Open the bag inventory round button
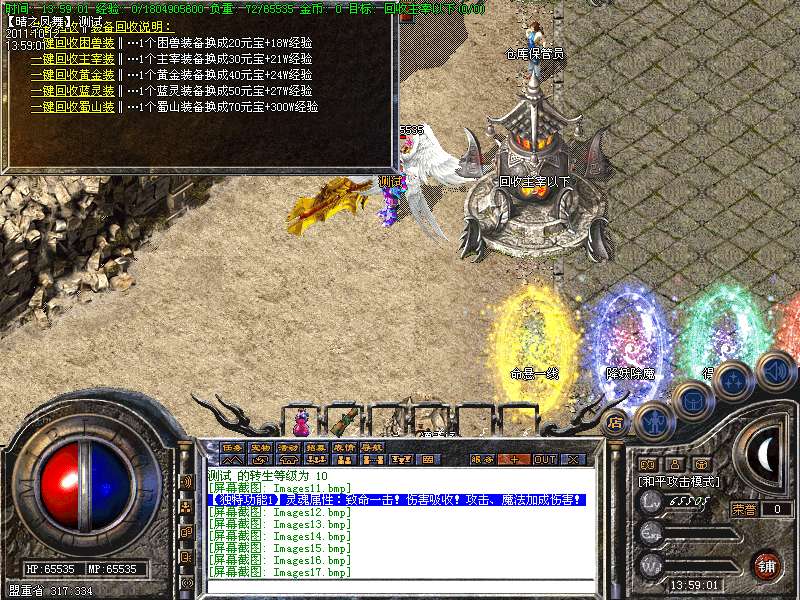Image resolution: width=800 pixels, height=600 pixels. point(692,402)
